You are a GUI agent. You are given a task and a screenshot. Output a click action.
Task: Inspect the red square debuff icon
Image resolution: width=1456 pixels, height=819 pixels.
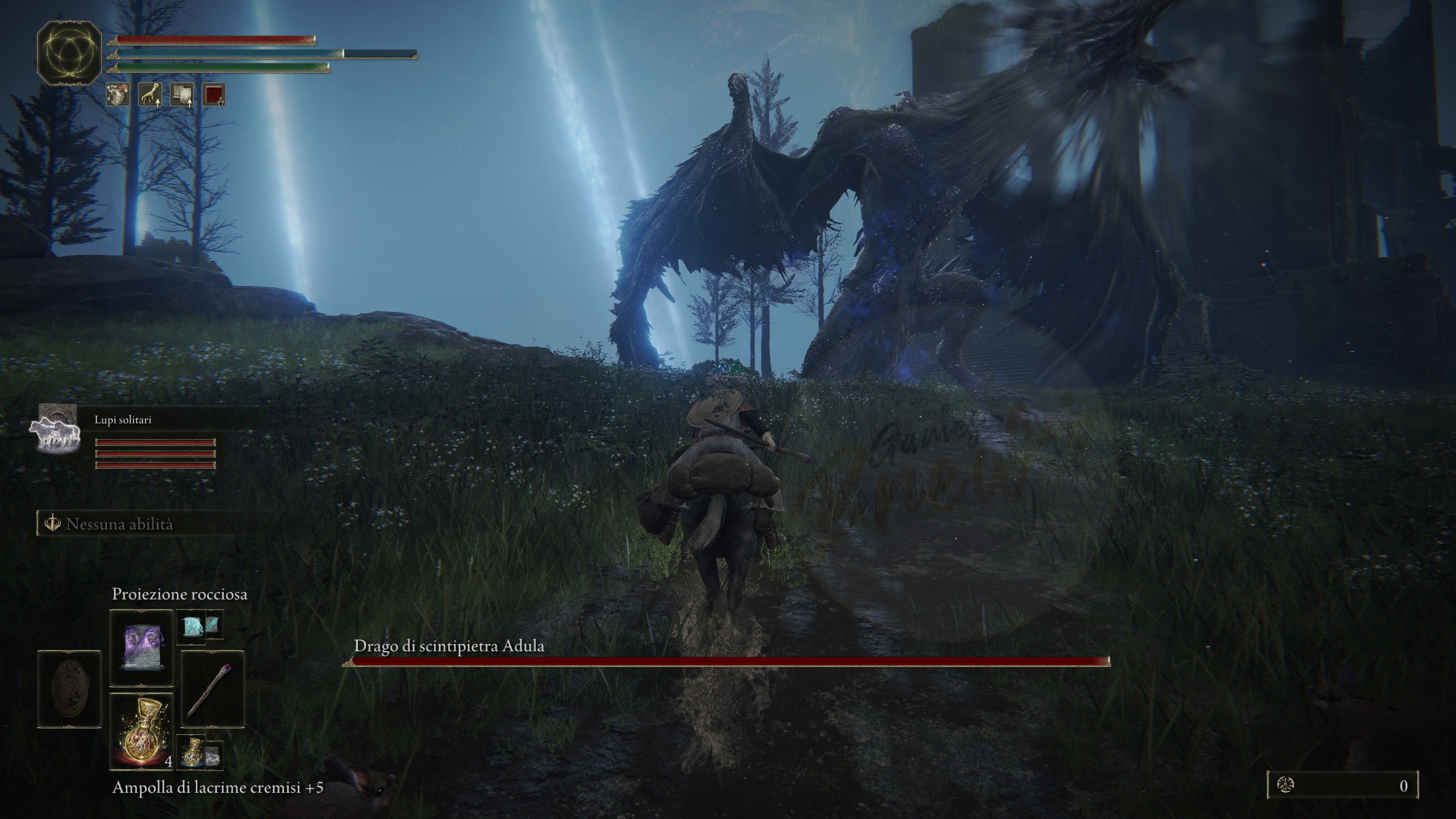pos(214,95)
